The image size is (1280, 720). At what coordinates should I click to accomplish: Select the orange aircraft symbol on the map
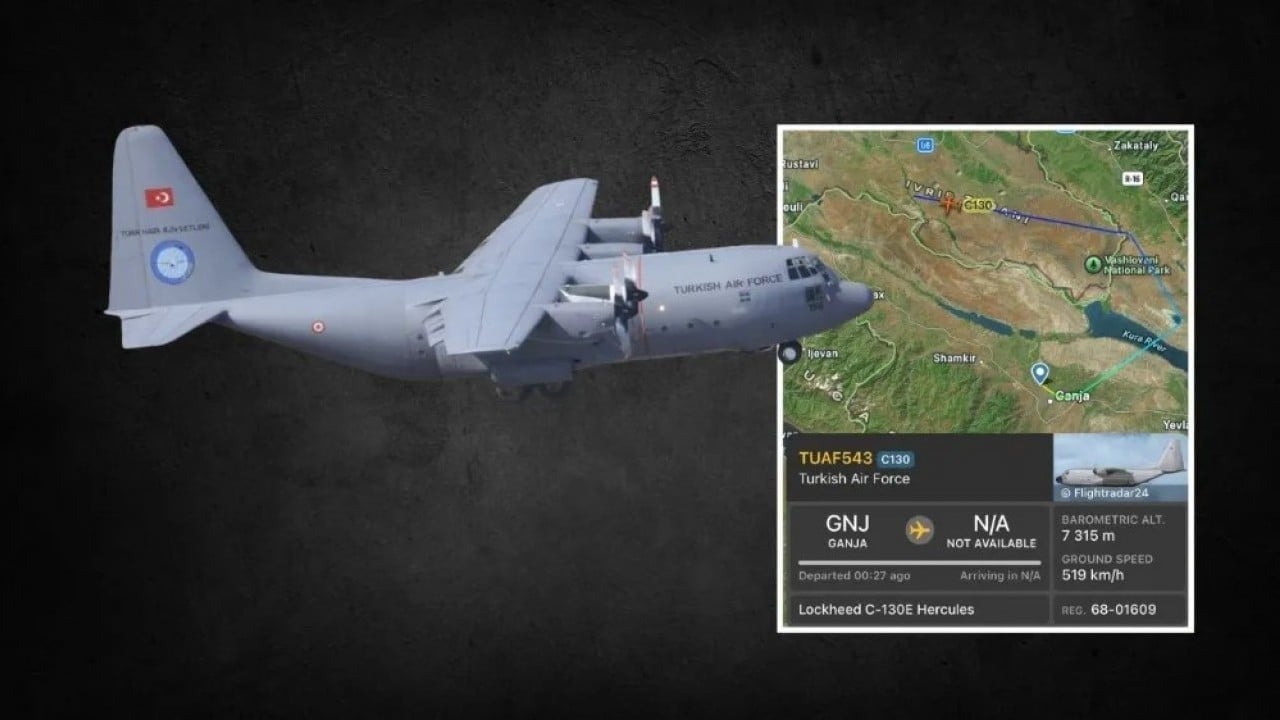[x=949, y=205]
